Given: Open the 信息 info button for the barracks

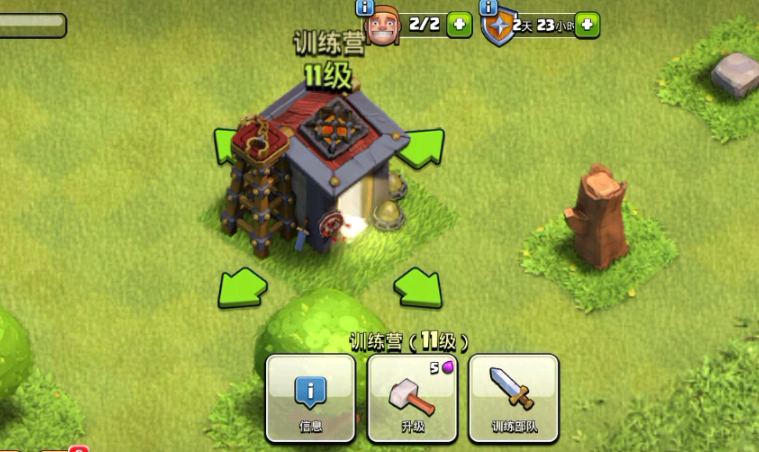Looking at the screenshot, I should pyautogui.click(x=310, y=398).
